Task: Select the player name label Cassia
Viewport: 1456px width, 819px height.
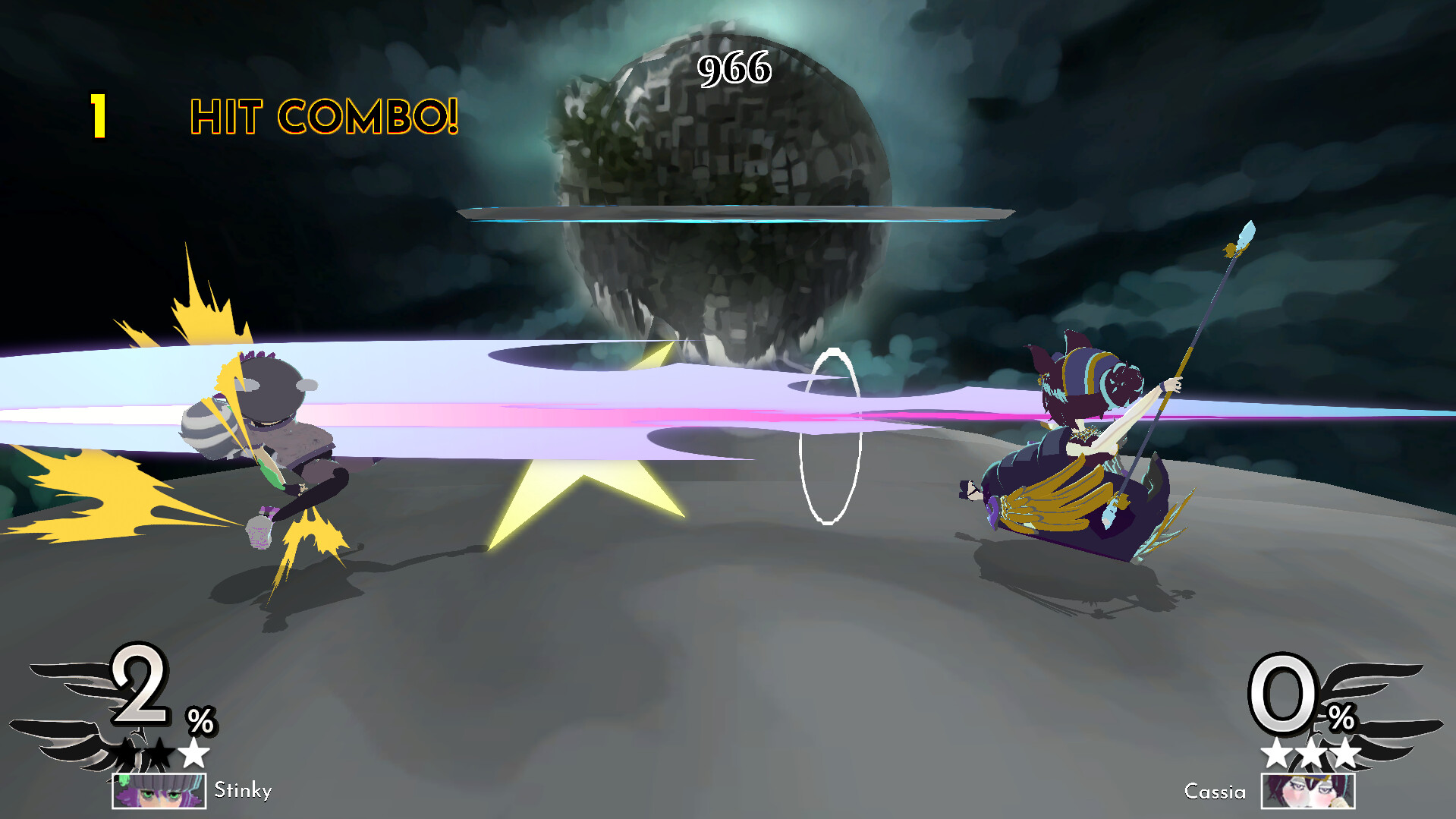Action: pyautogui.click(x=1215, y=792)
